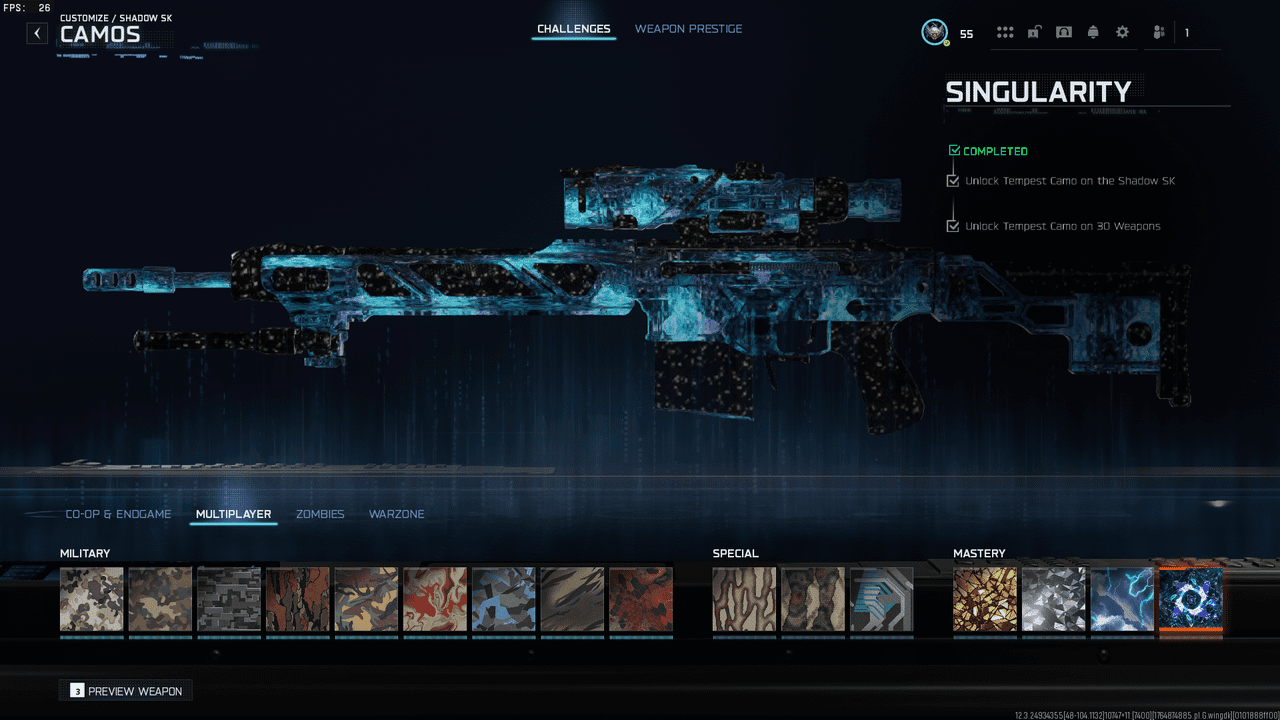Click the SINGULARITY camo title
The image size is (1280, 720).
tap(1038, 91)
